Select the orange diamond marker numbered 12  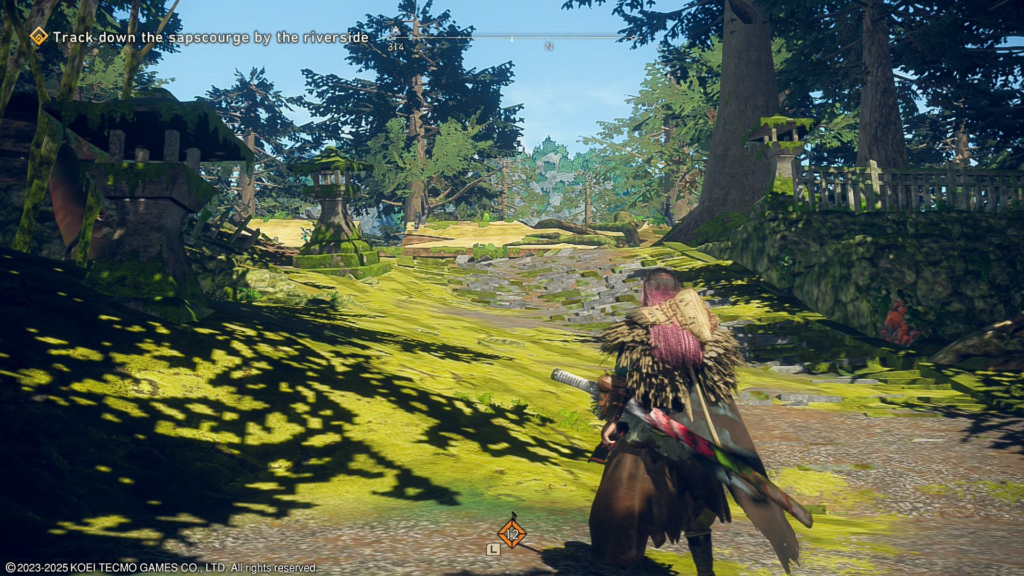(x=512, y=533)
